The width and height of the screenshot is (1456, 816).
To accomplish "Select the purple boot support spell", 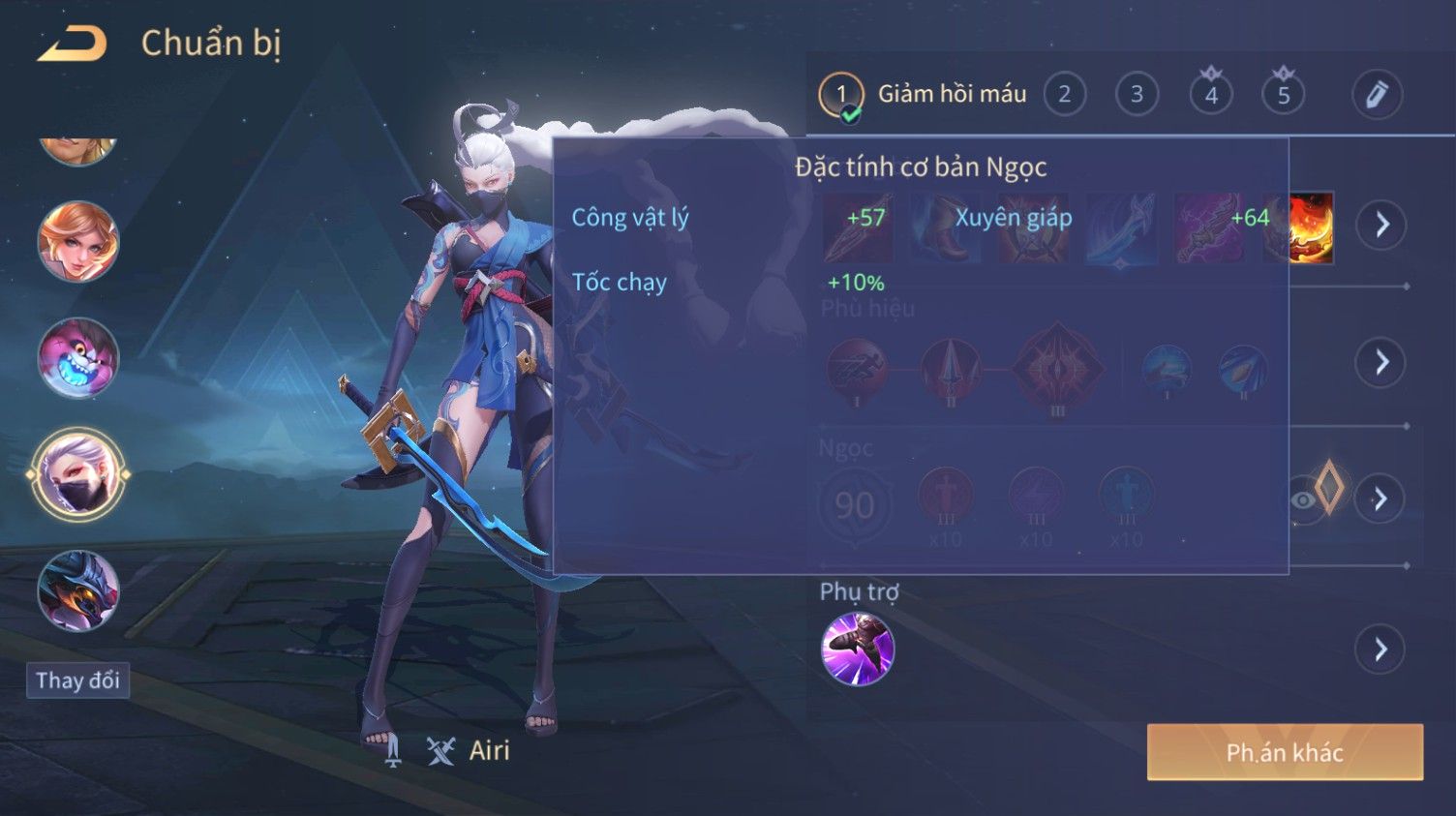I will click(x=857, y=649).
